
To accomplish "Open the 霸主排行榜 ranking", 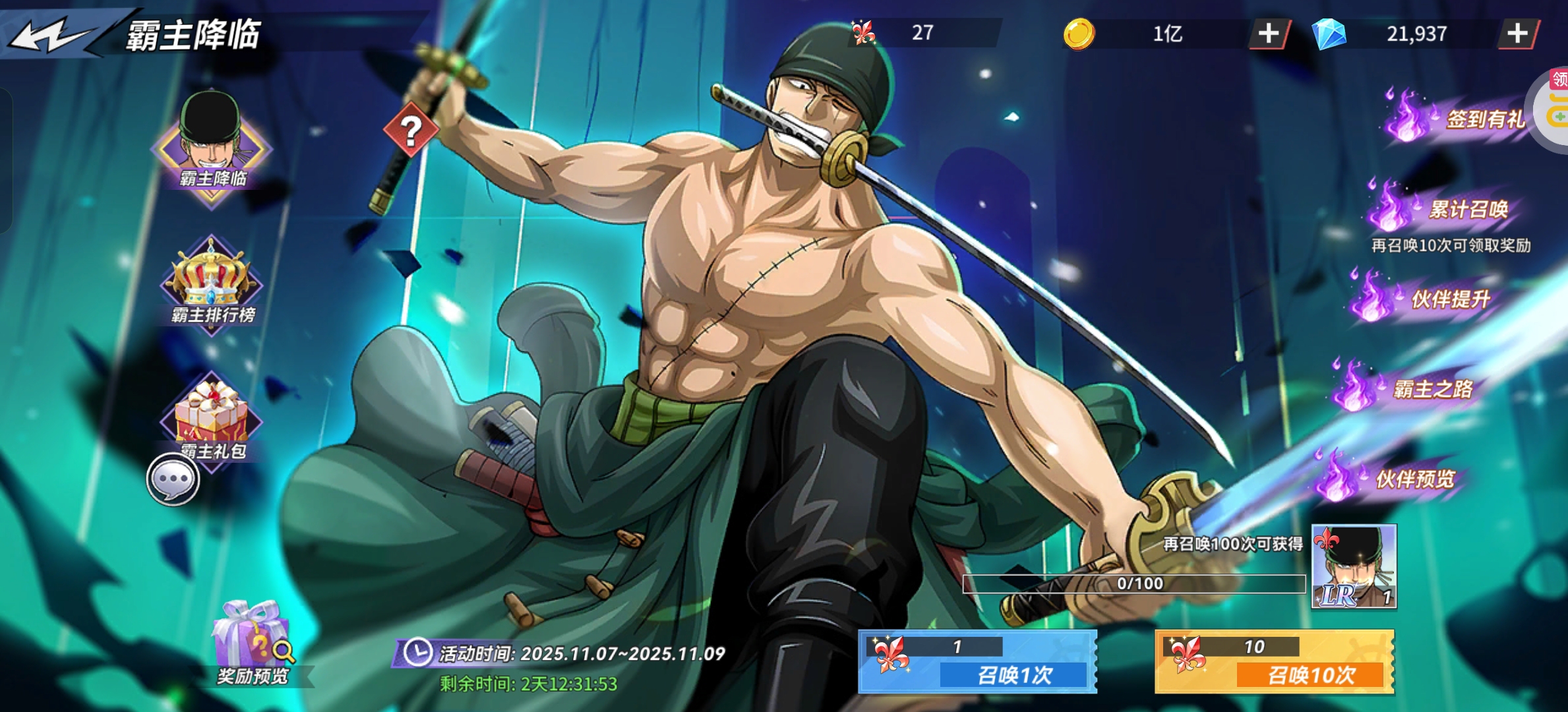I will (x=212, y=285).
